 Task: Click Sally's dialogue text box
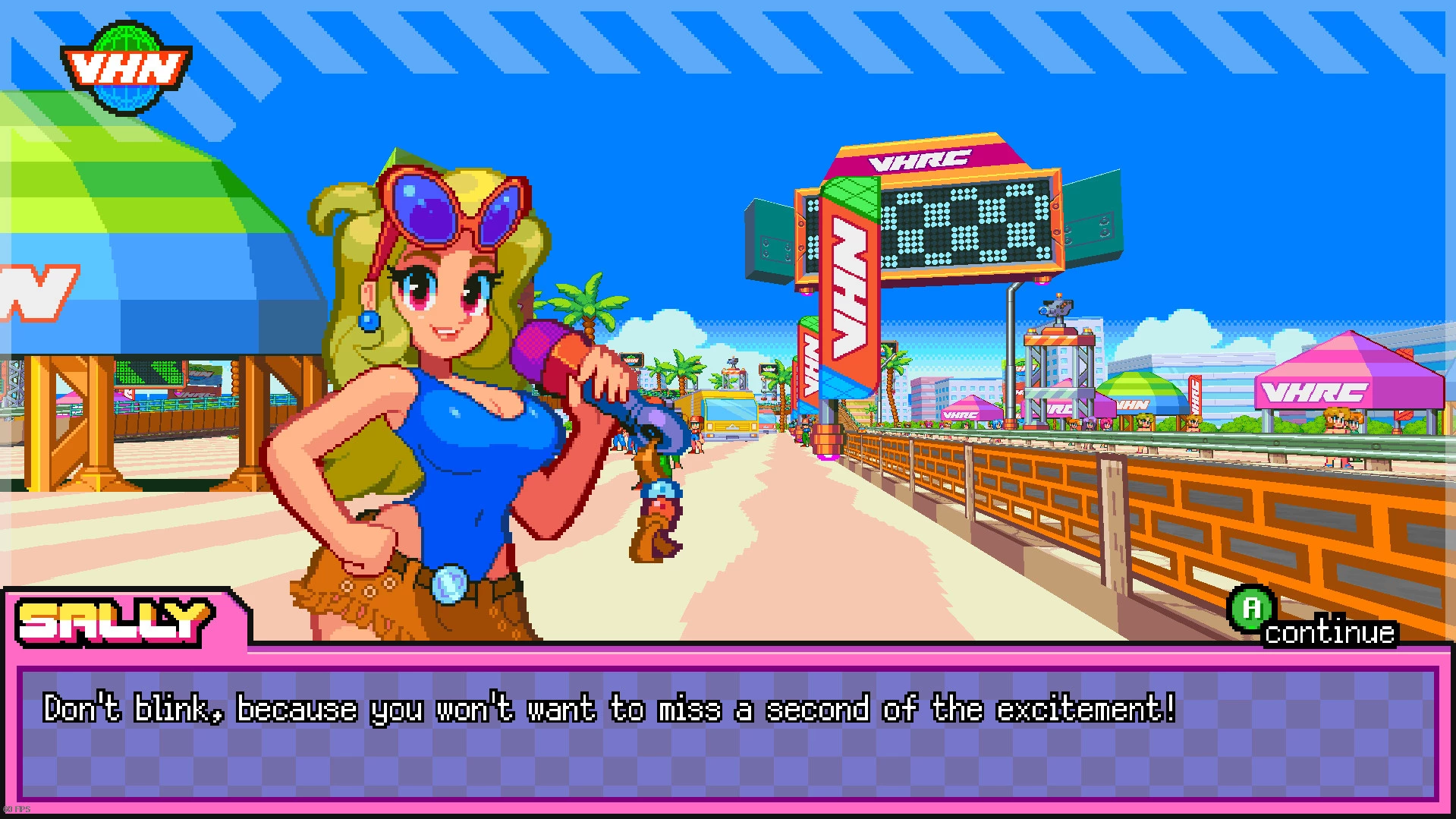[x=727, y=731]
